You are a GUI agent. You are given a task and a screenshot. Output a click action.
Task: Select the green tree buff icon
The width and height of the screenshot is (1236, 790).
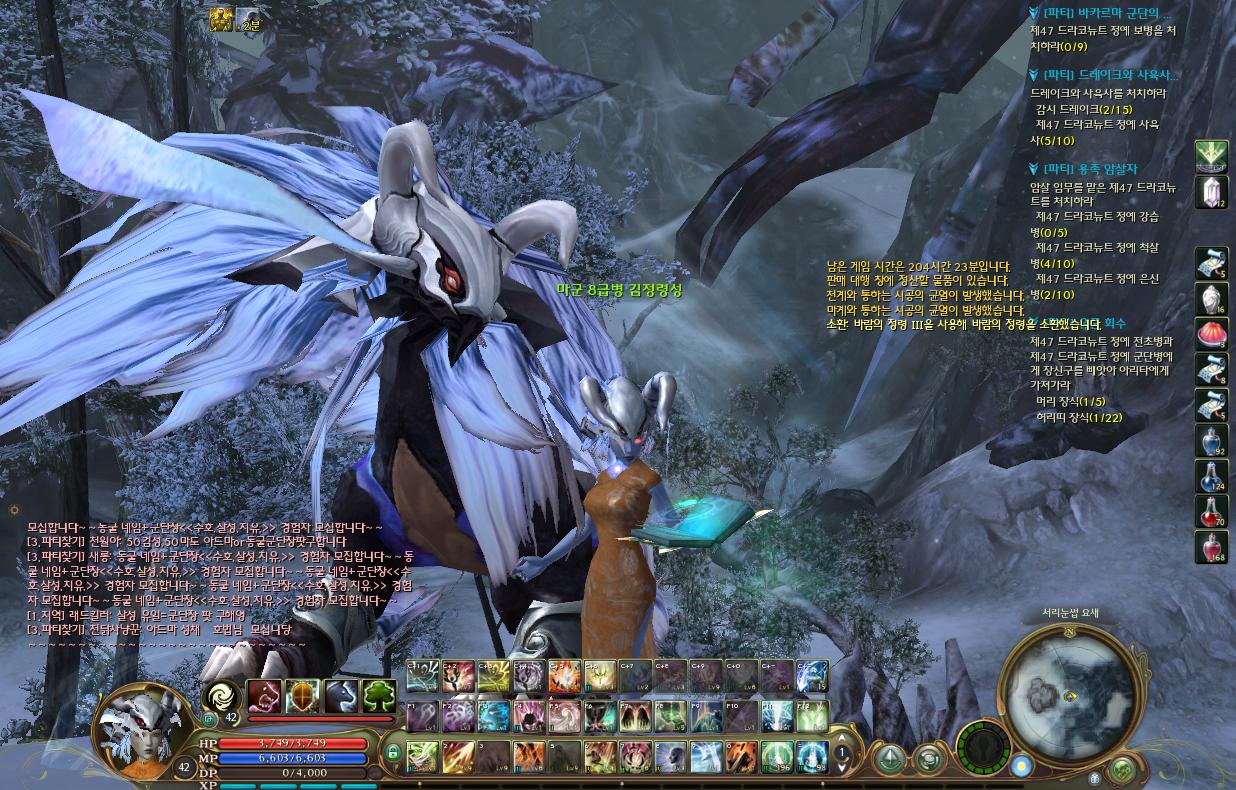pos(379,695)
